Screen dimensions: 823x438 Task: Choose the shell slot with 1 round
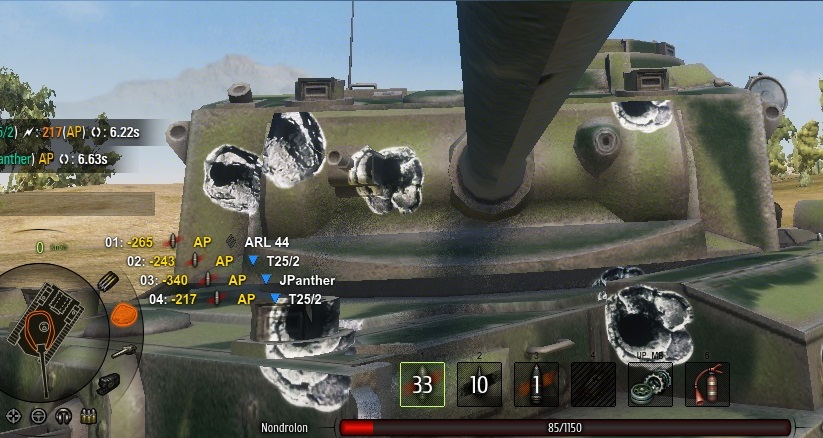[x=536, y=384]
